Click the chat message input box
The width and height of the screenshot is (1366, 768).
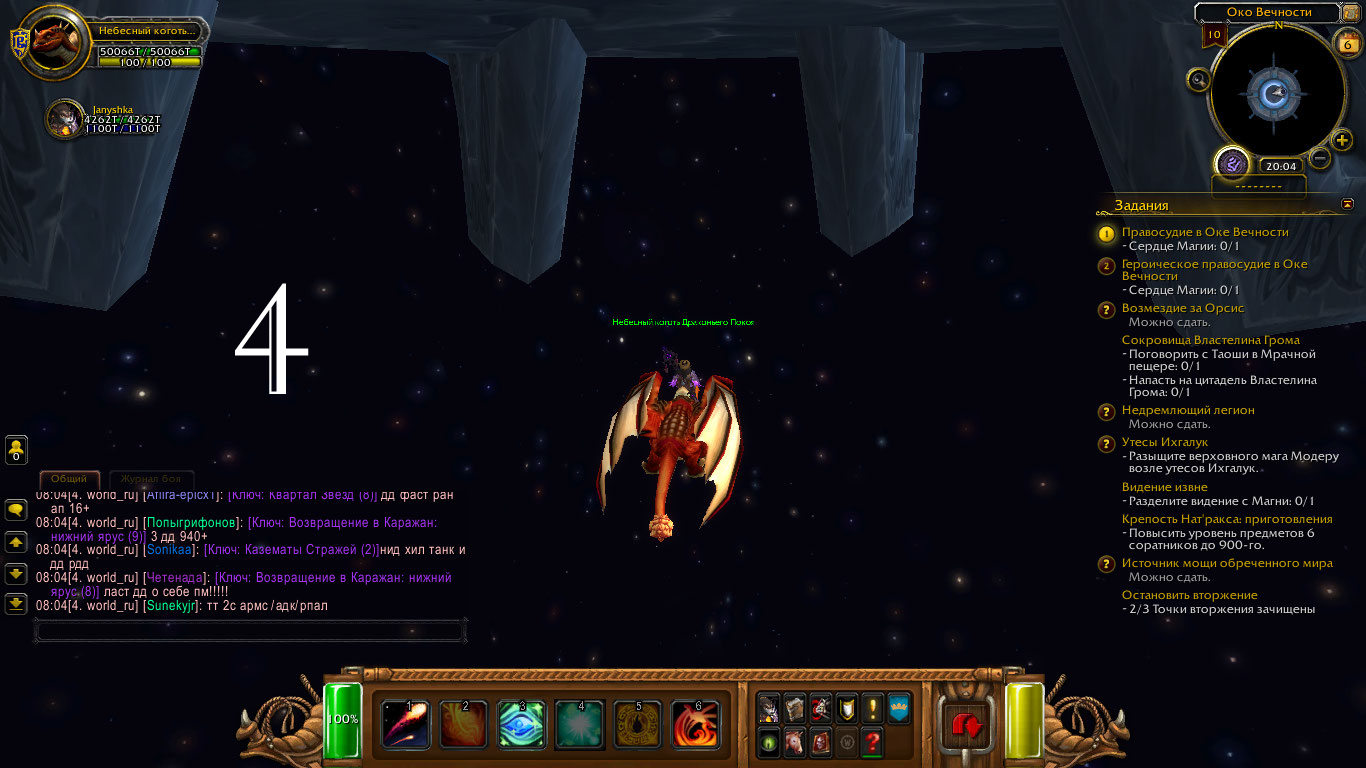coord(250,631)
